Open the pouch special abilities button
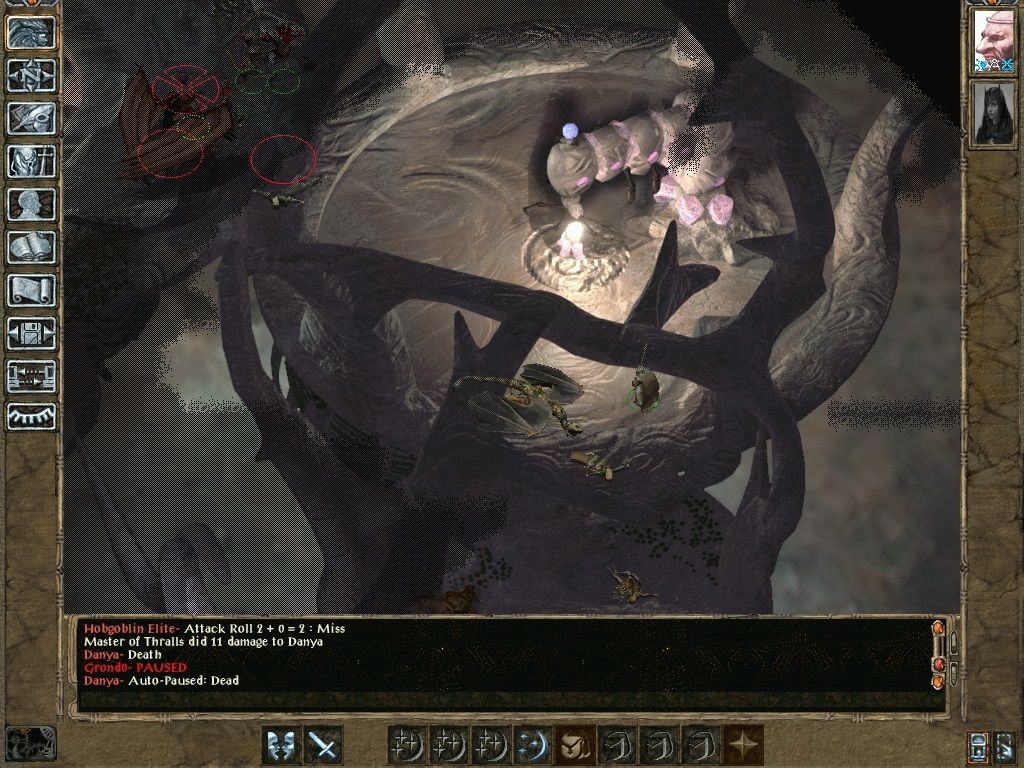 [x=574, y=745]
